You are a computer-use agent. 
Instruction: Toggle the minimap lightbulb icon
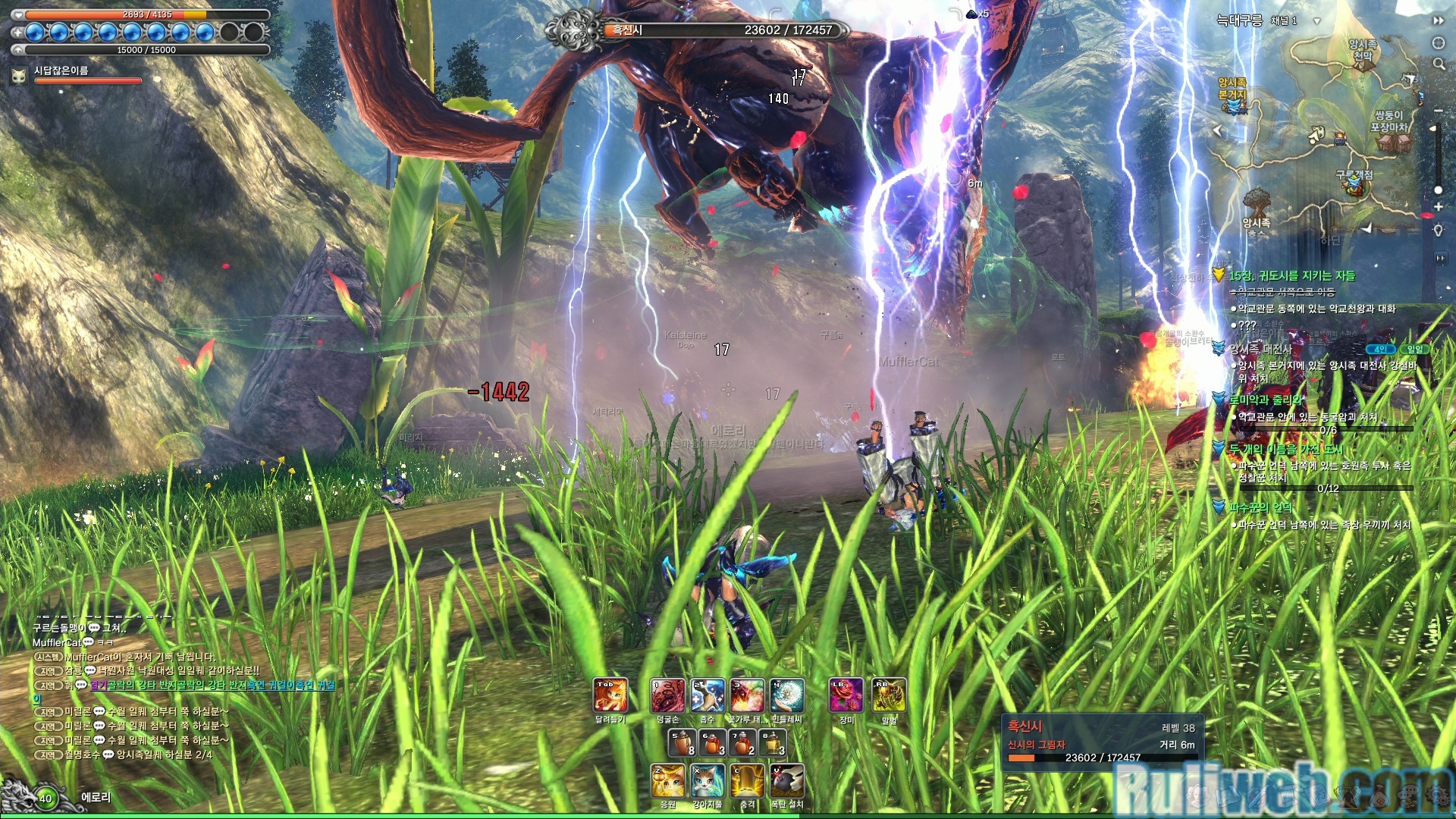click(1438, 231)
